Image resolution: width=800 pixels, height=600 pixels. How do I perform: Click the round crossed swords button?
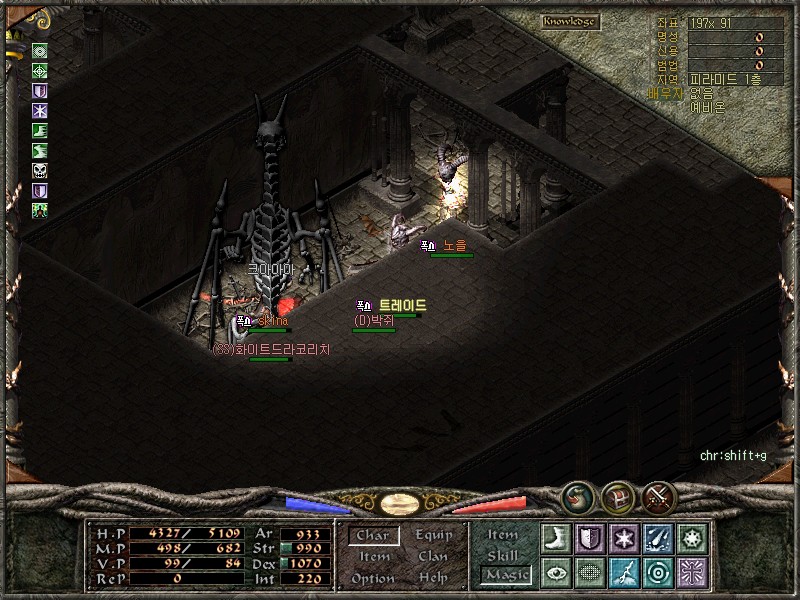[x=659, y=496]
